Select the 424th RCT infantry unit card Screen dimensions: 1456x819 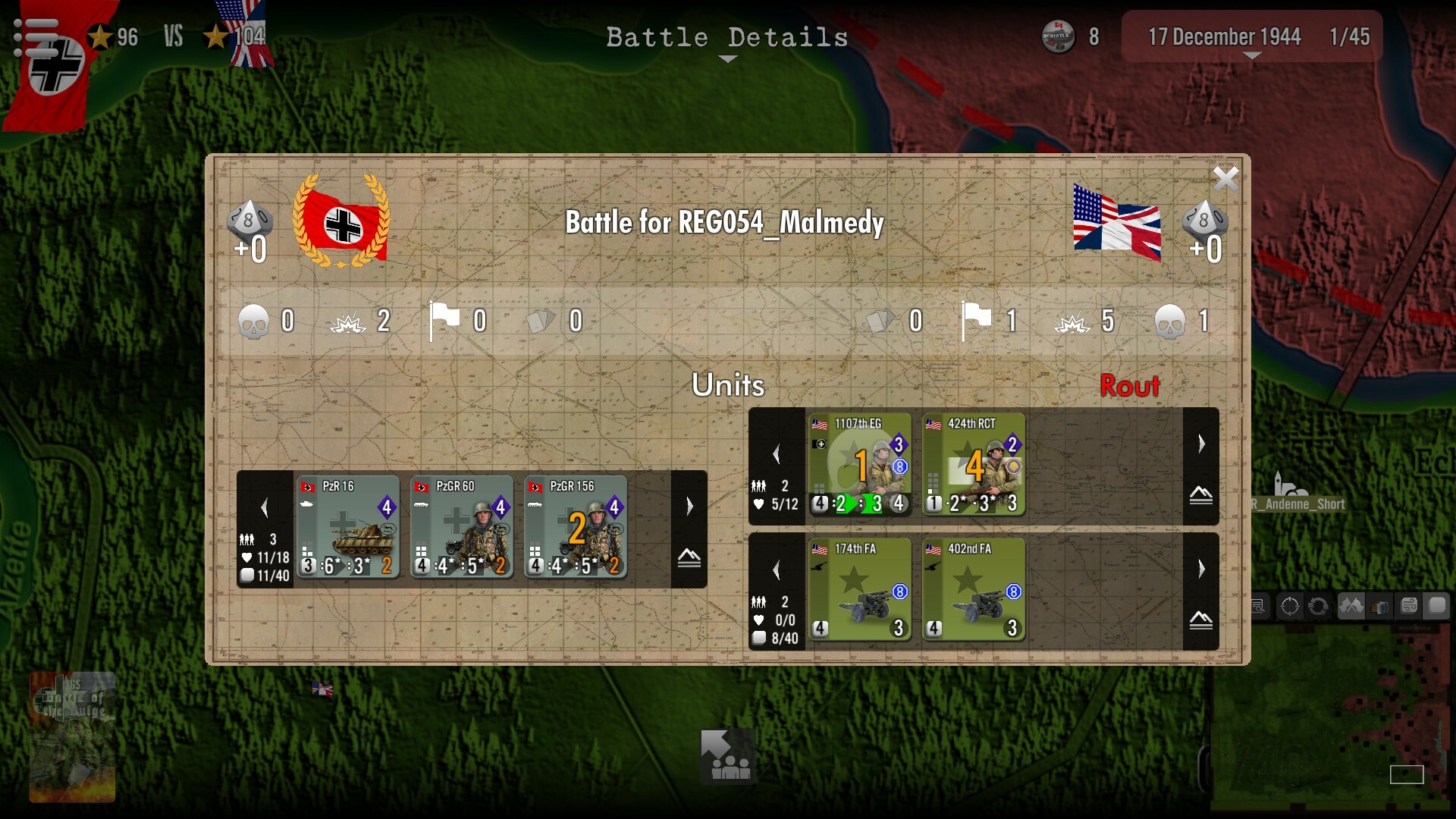click(973, 464)
